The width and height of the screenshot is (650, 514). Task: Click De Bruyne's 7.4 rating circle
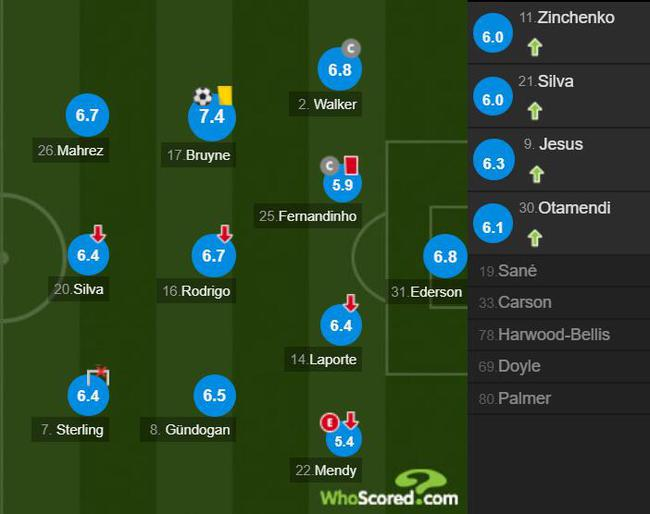212,118
